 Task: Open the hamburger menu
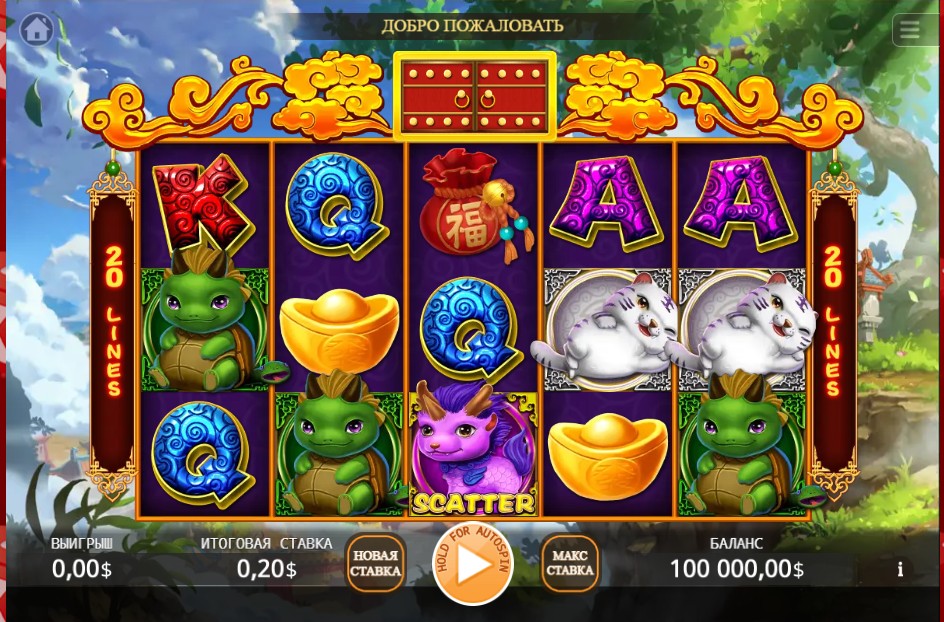point(909,30)
